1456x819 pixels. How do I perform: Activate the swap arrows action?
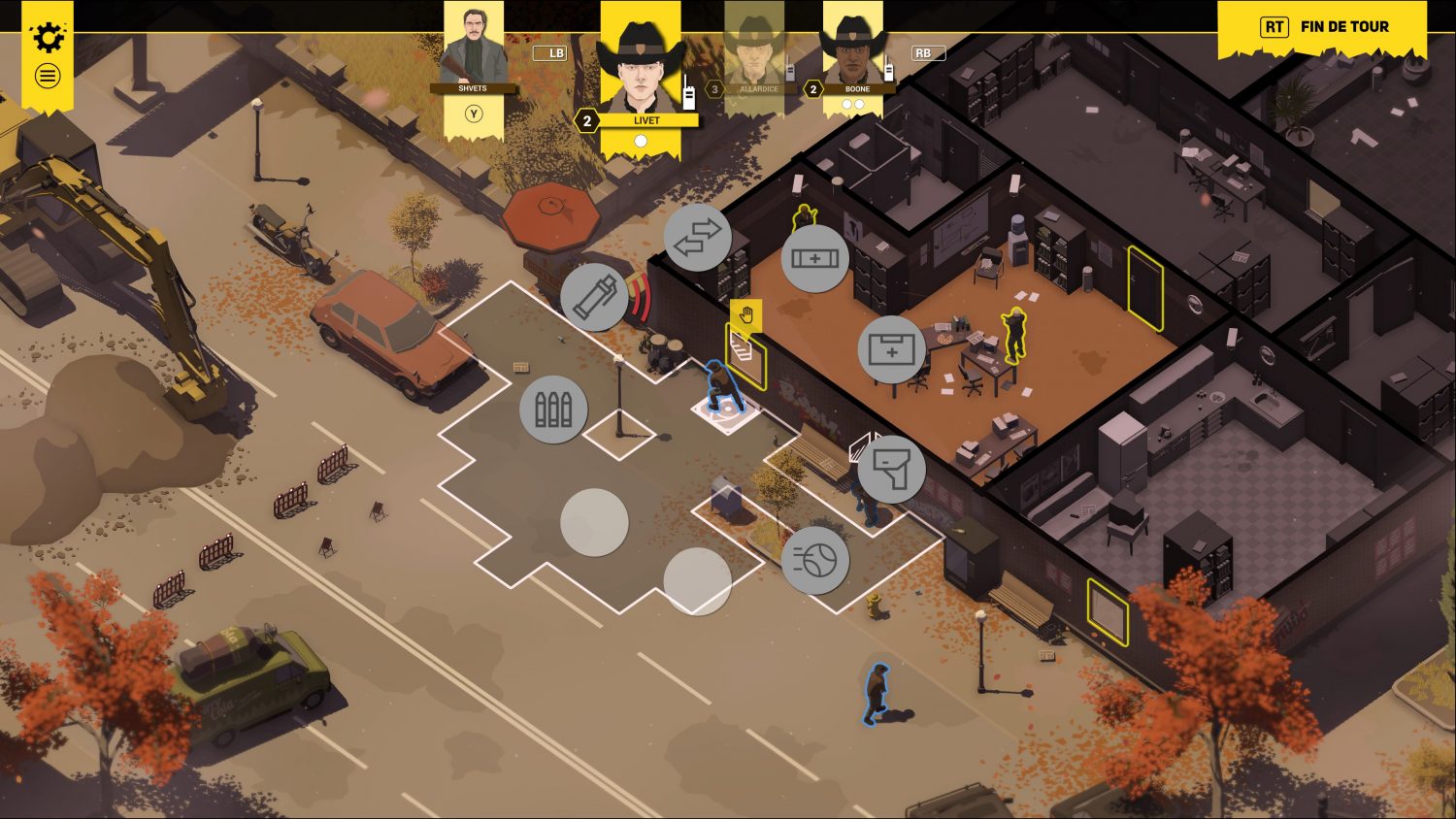697,238
